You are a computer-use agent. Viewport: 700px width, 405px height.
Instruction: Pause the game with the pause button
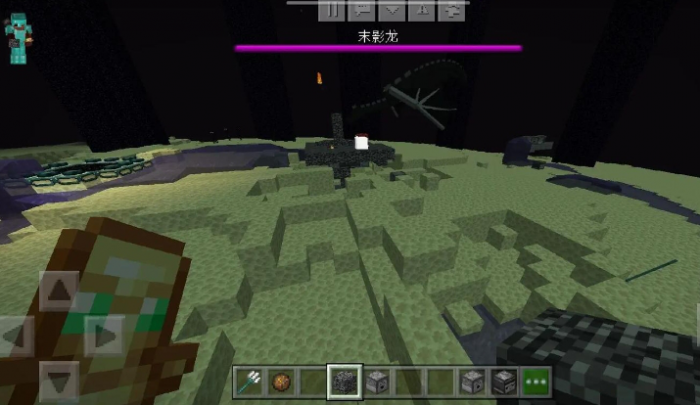click(331, 10)
